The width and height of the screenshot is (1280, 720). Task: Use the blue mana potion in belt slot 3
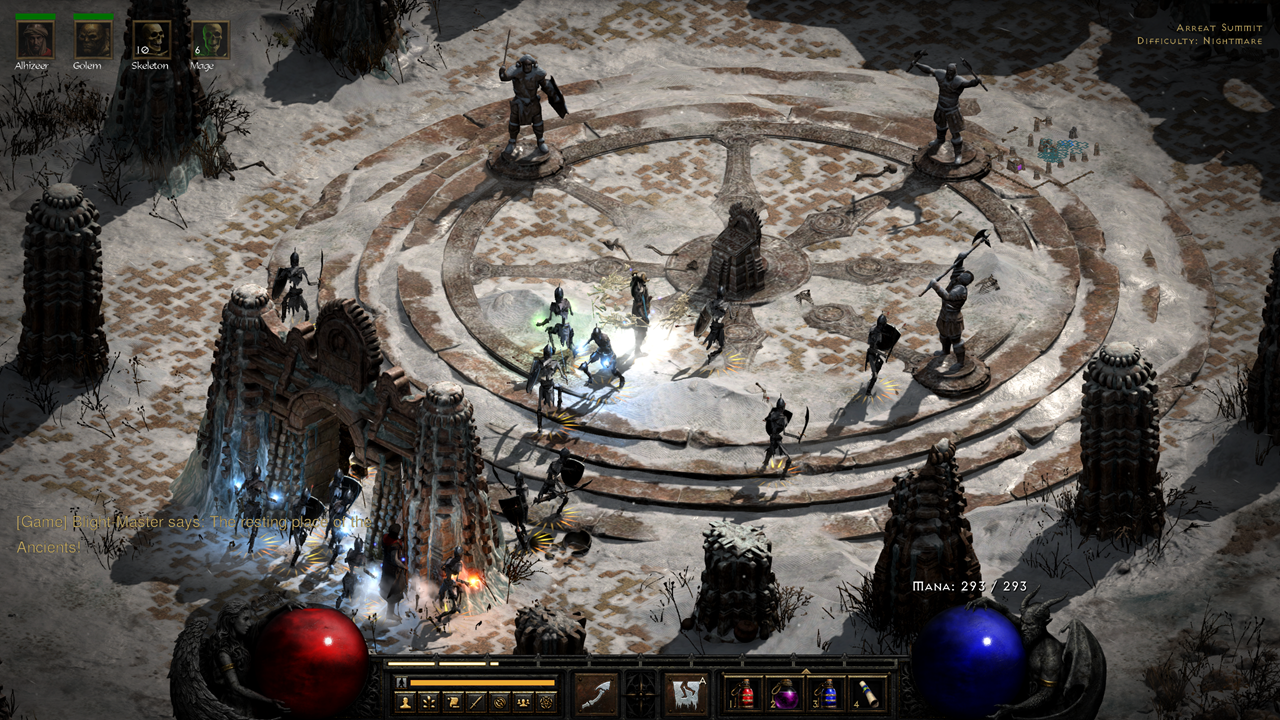[825, 694]
